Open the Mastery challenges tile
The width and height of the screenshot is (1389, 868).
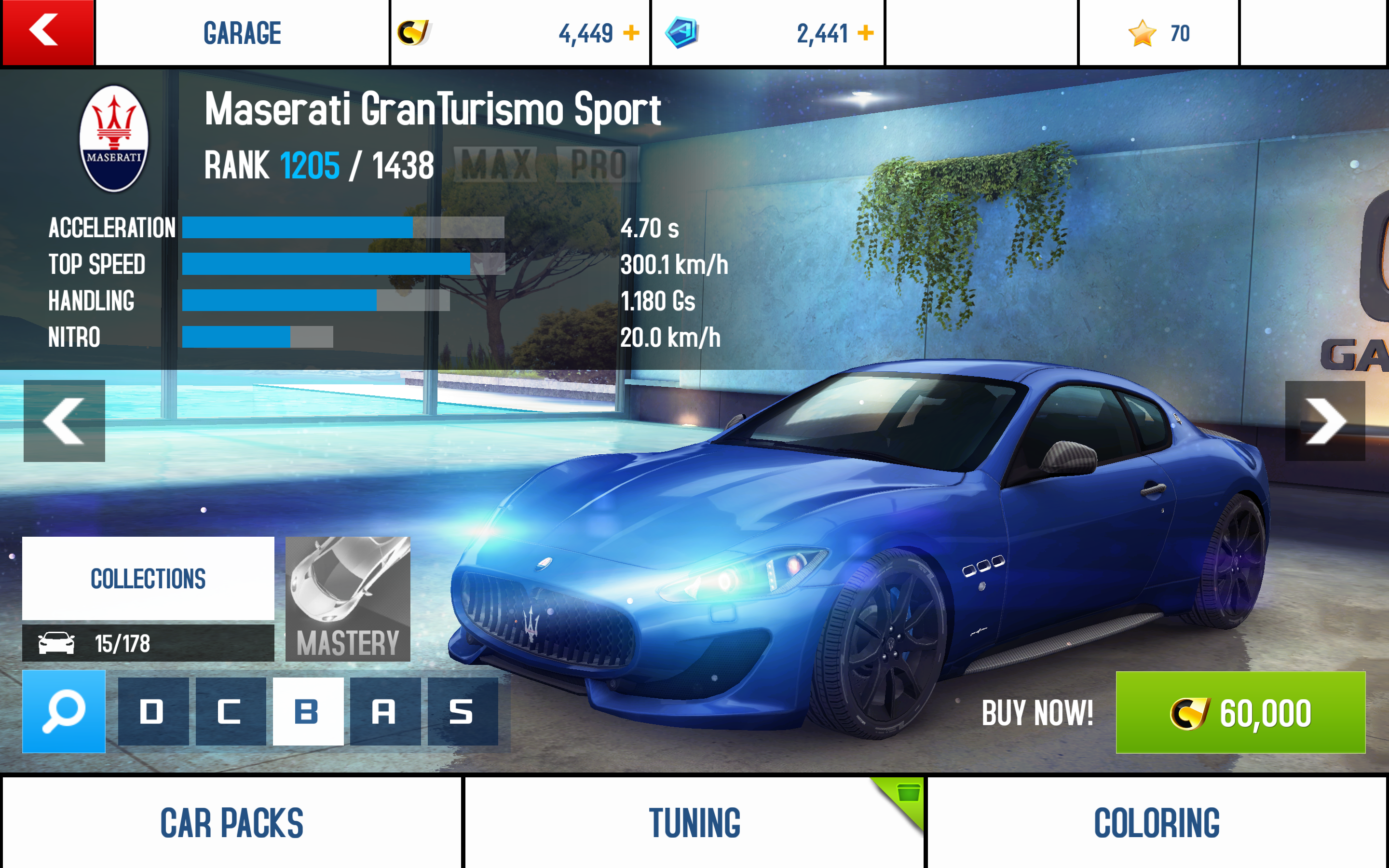click(x=348, y=599)
